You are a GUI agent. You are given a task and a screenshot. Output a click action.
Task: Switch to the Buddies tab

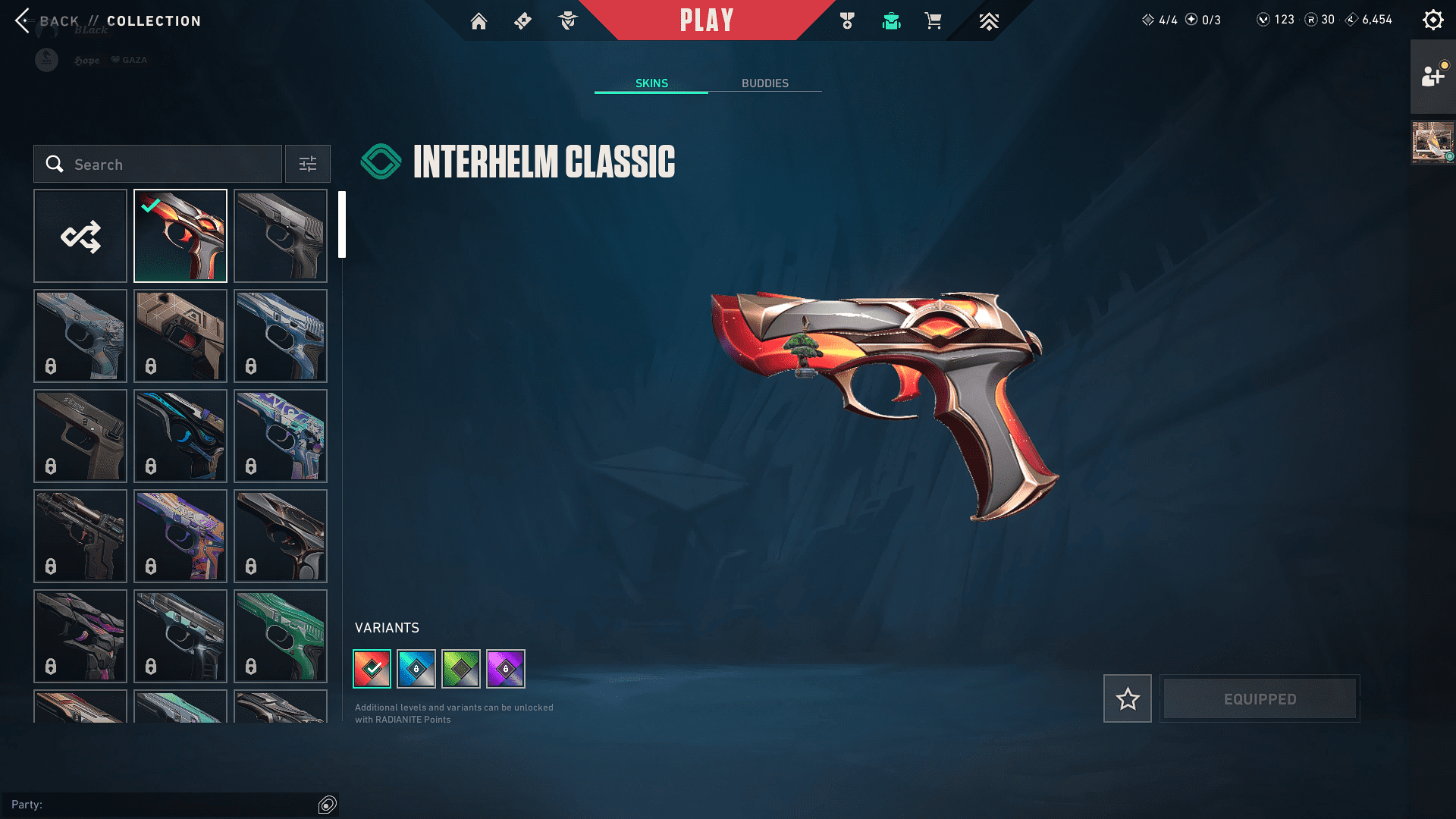coord(764,83)
